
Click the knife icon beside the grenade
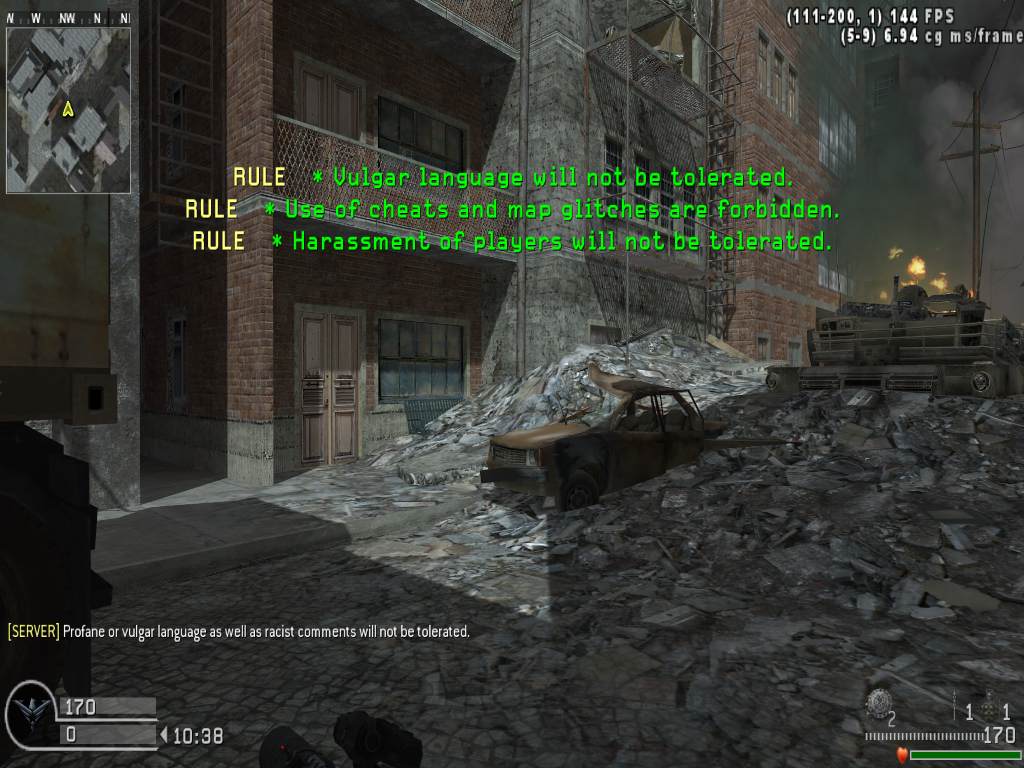coord(956,707)
